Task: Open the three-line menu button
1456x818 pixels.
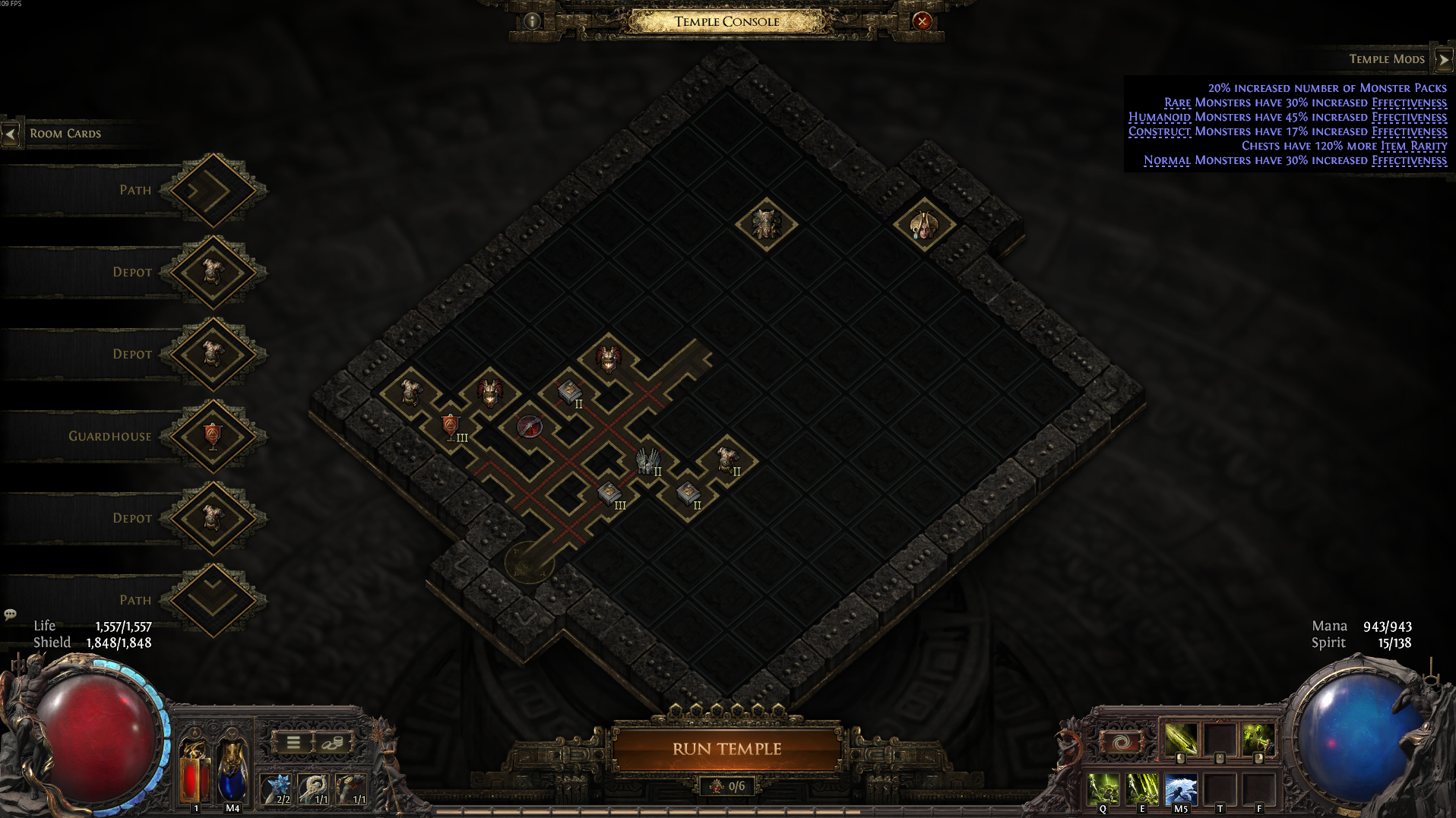Action: coord(293,742)
